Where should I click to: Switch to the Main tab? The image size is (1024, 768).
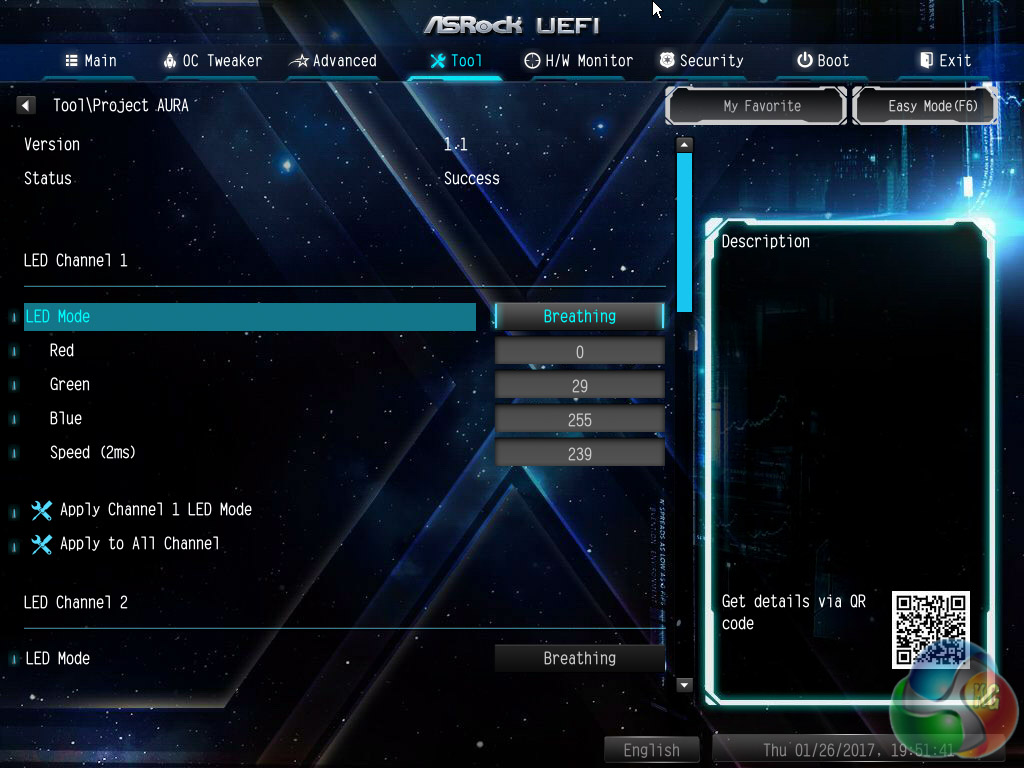point(91,61)
